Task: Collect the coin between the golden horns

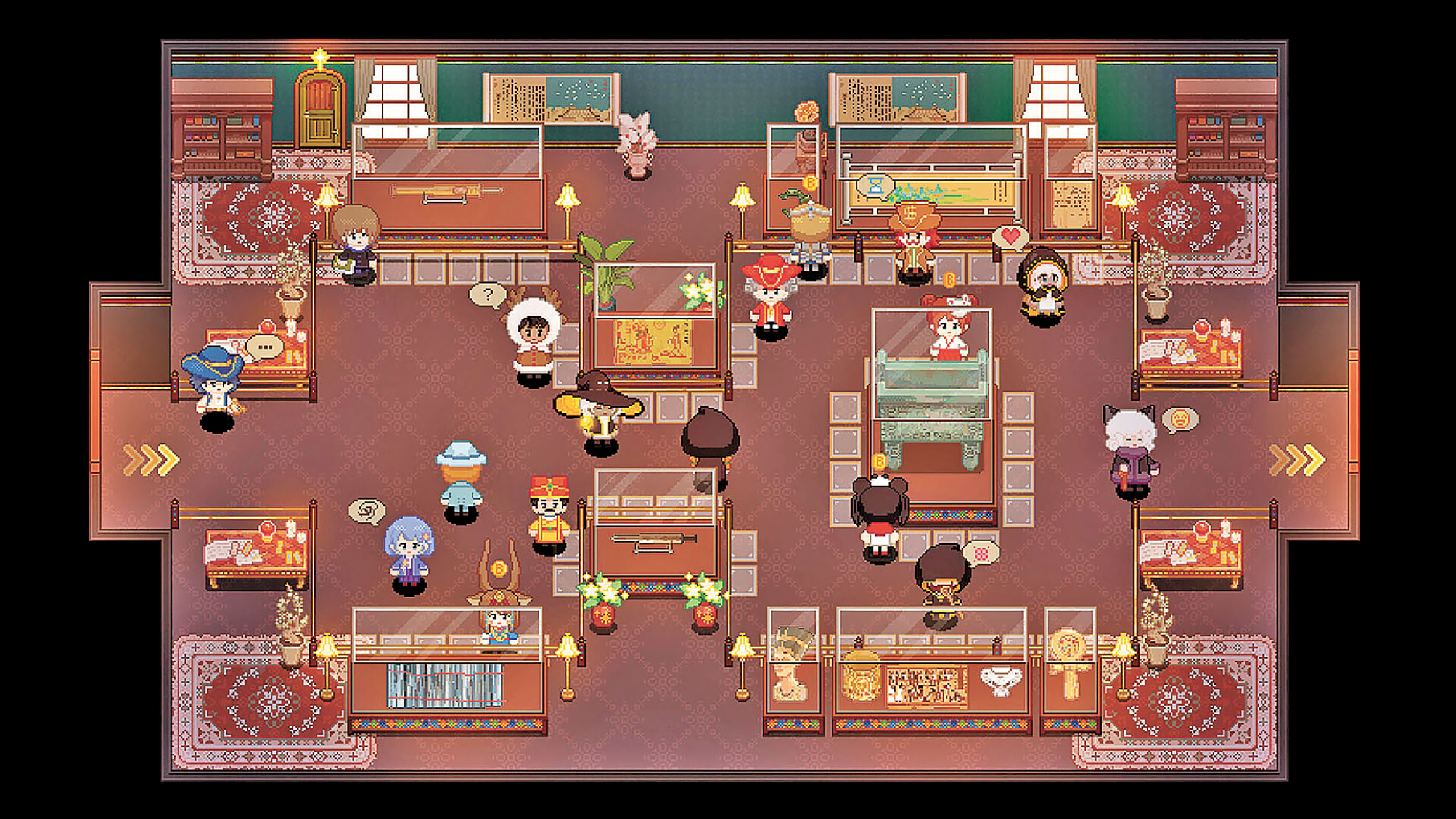Action: pos(499,568)
